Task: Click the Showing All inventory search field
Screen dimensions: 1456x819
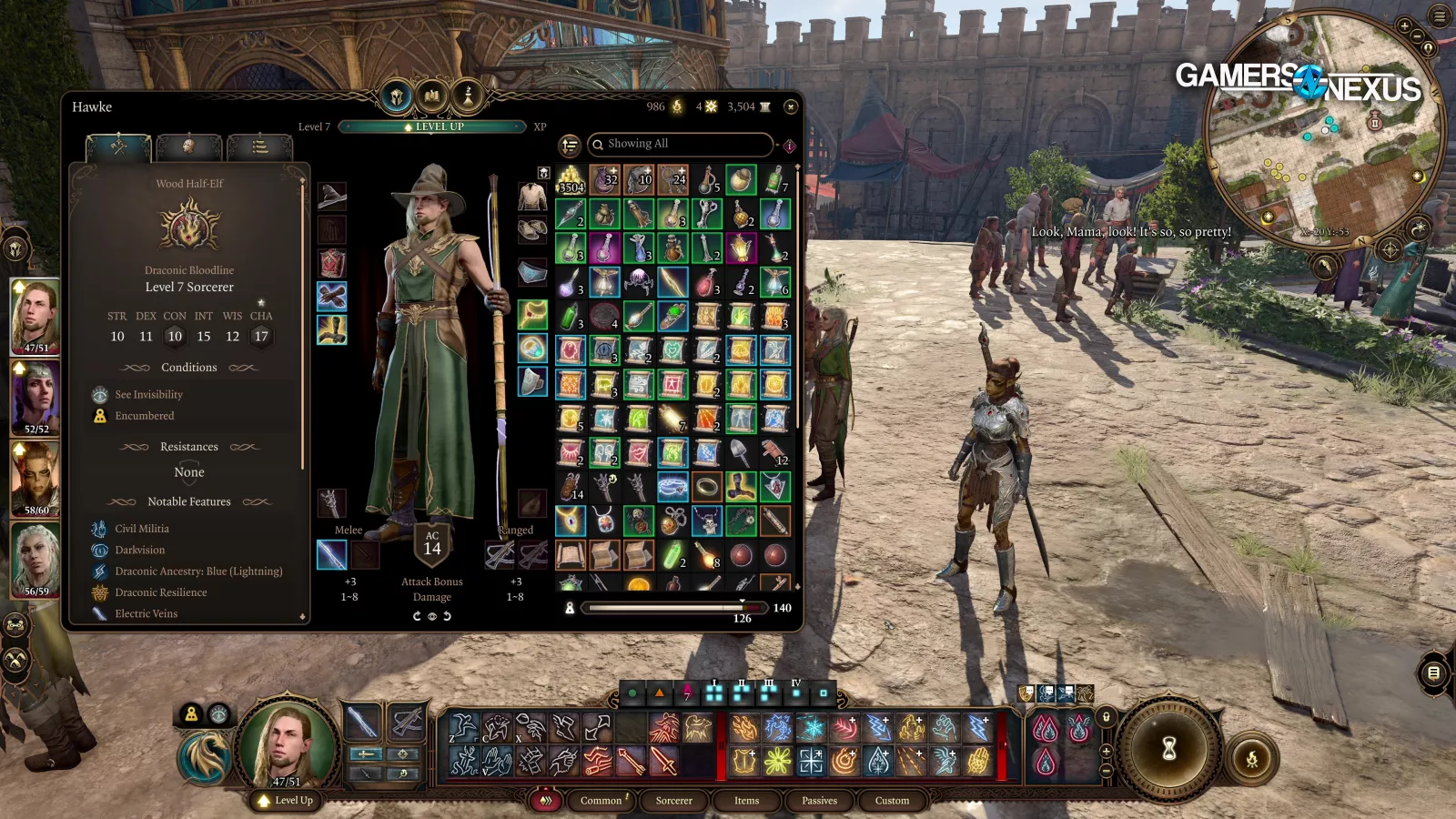Action: (x=682, y=144)
